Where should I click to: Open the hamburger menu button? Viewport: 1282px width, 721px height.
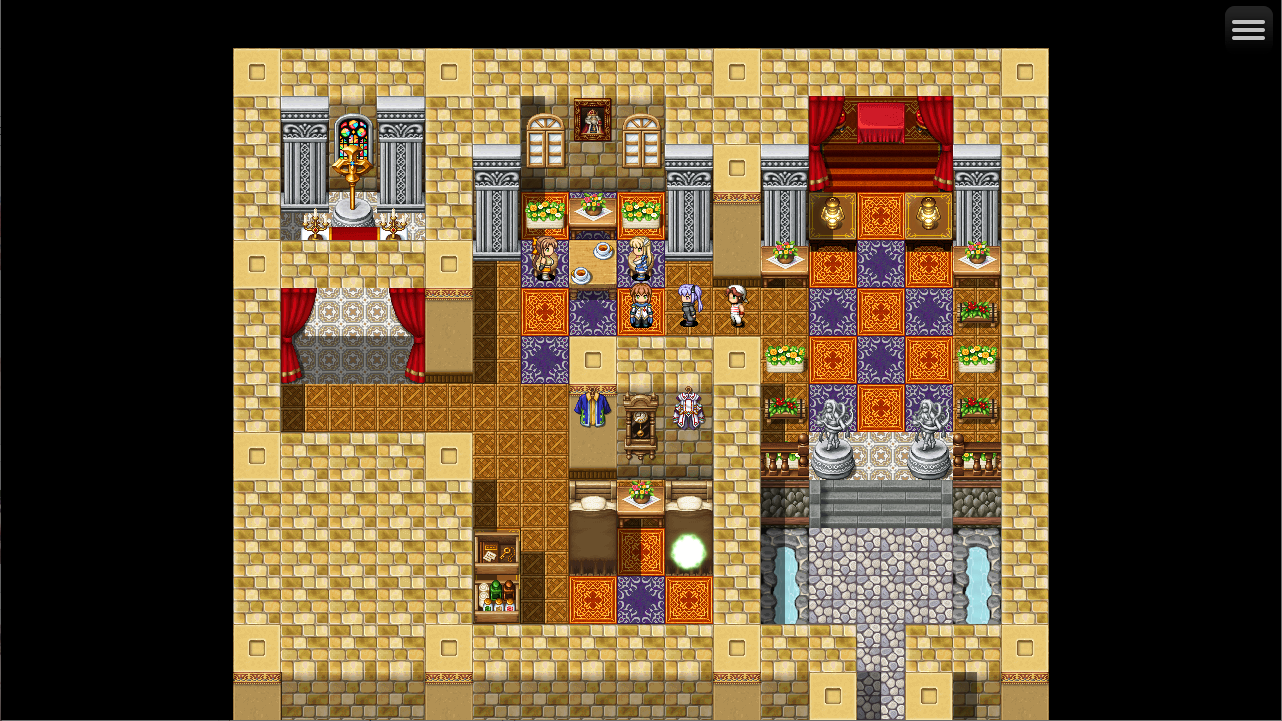tap(1248, 29)
